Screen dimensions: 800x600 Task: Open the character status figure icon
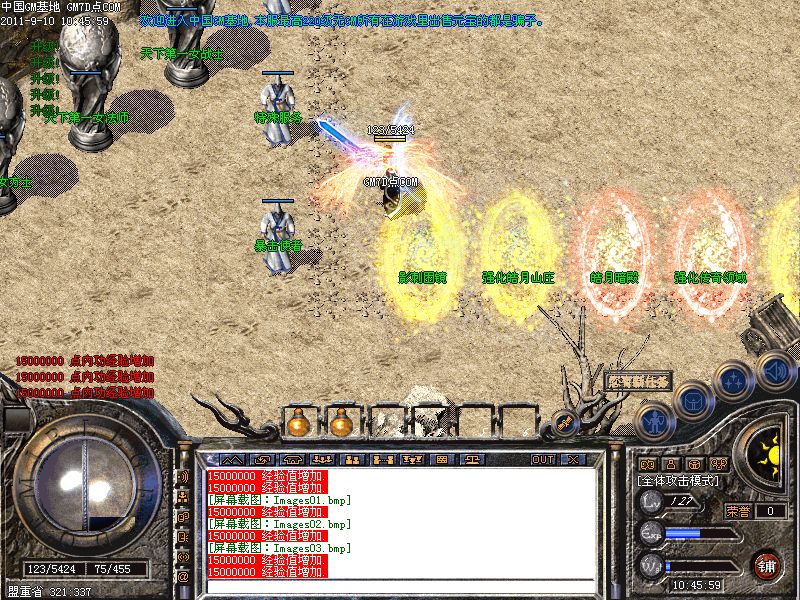(x=654, y=420)
